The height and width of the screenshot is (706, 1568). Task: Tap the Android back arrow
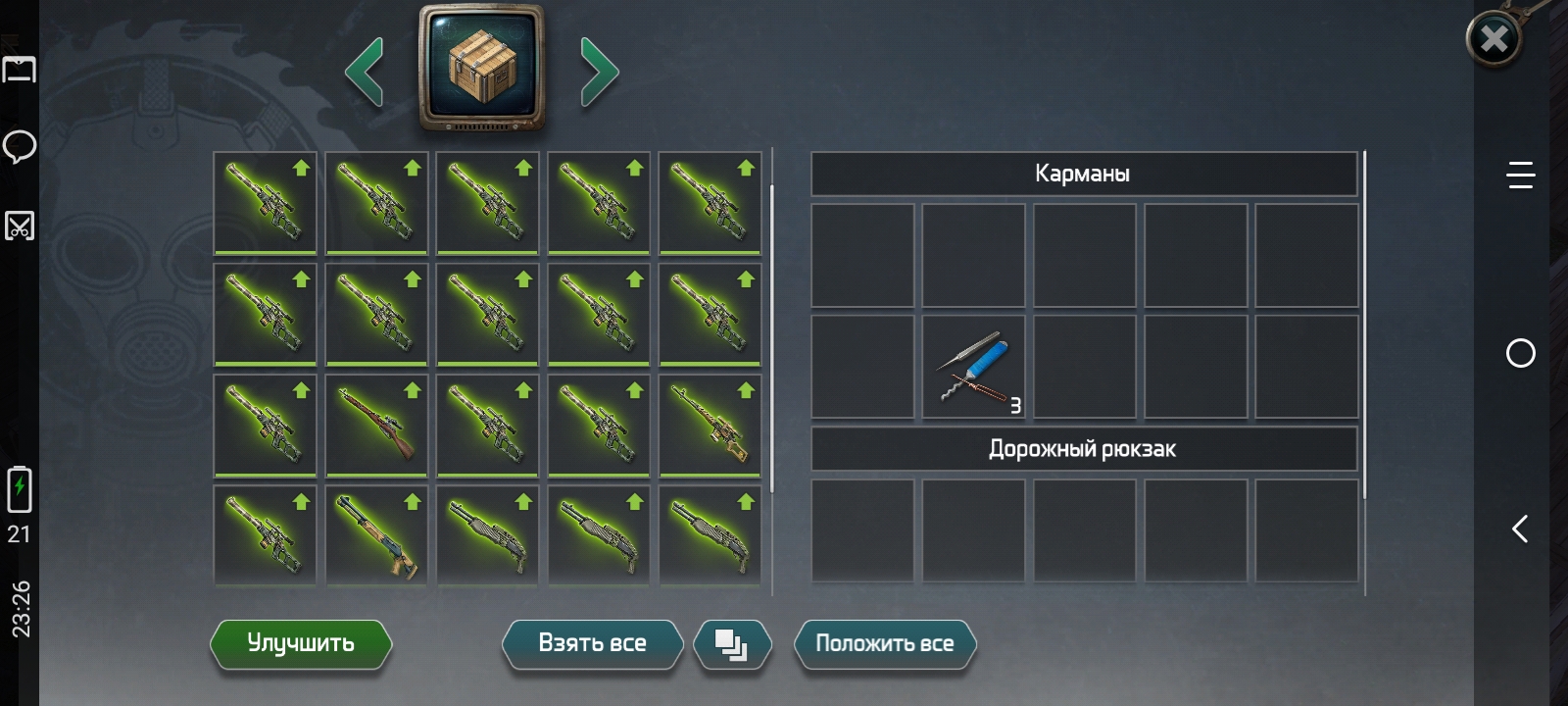pos(1520,529)
